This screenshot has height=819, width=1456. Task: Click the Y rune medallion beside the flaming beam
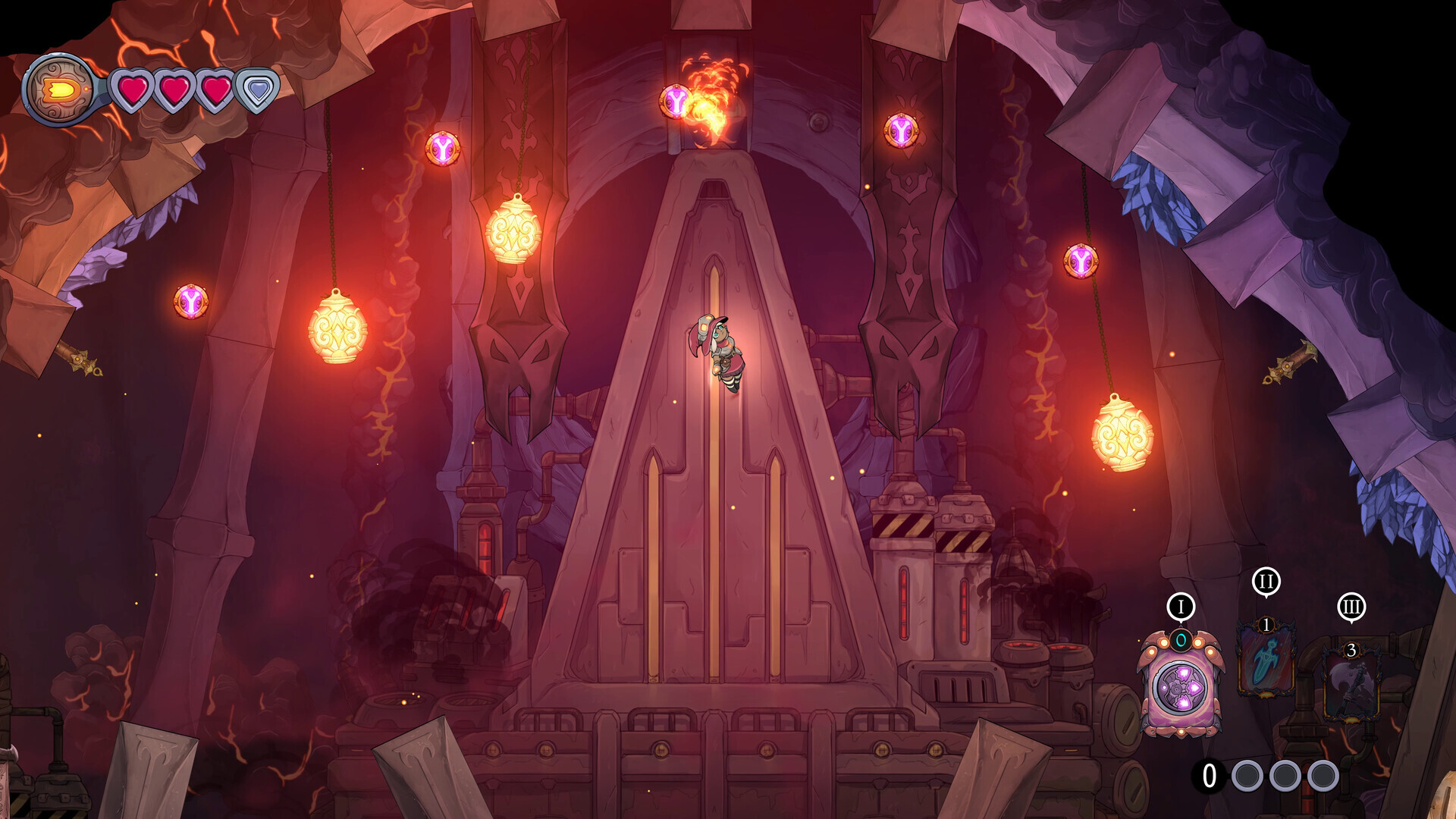[677, 101]
